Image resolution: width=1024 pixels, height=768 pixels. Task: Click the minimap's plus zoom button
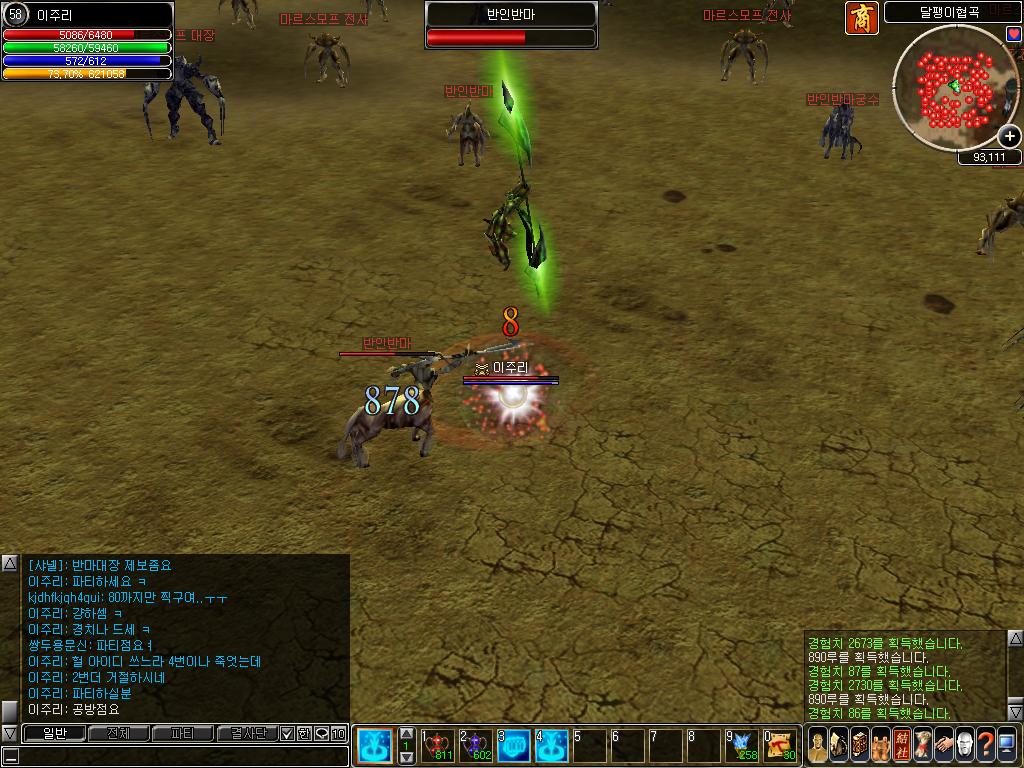[1010, 136]
